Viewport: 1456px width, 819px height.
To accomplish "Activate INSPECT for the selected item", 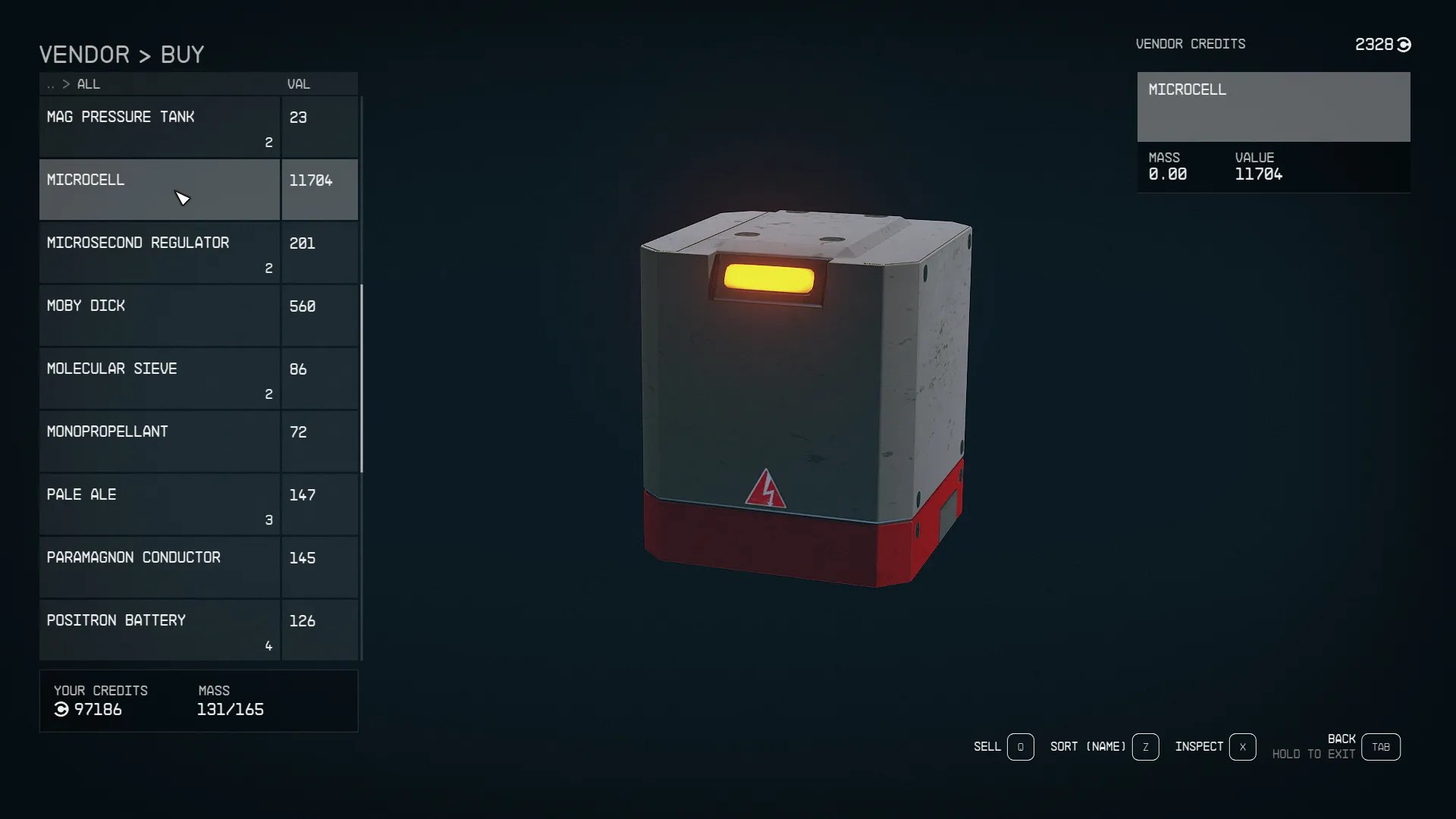I will pyautogui.click(x=1199, y=747).
